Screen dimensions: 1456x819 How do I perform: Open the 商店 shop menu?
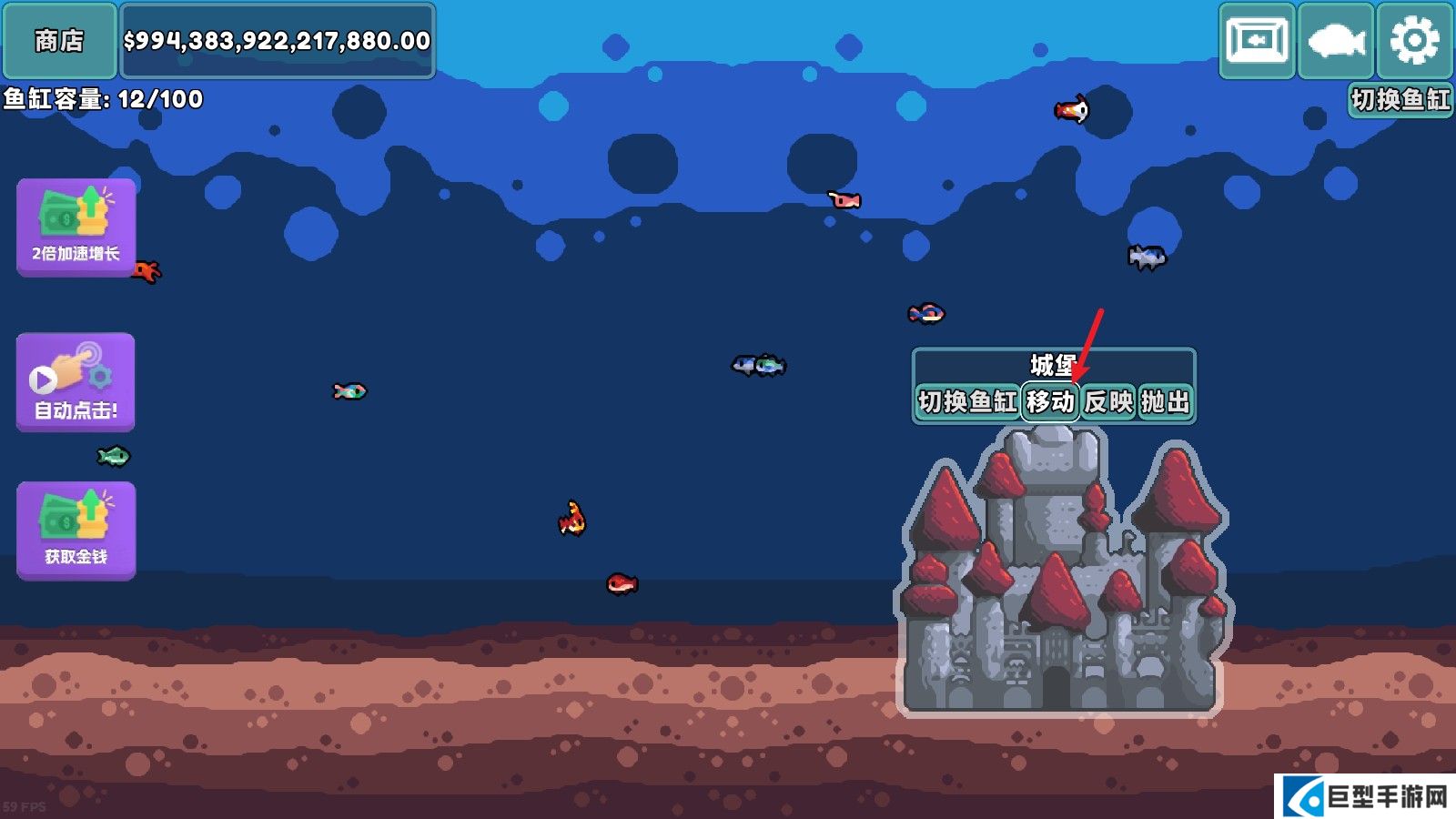(x=59, y=41)
